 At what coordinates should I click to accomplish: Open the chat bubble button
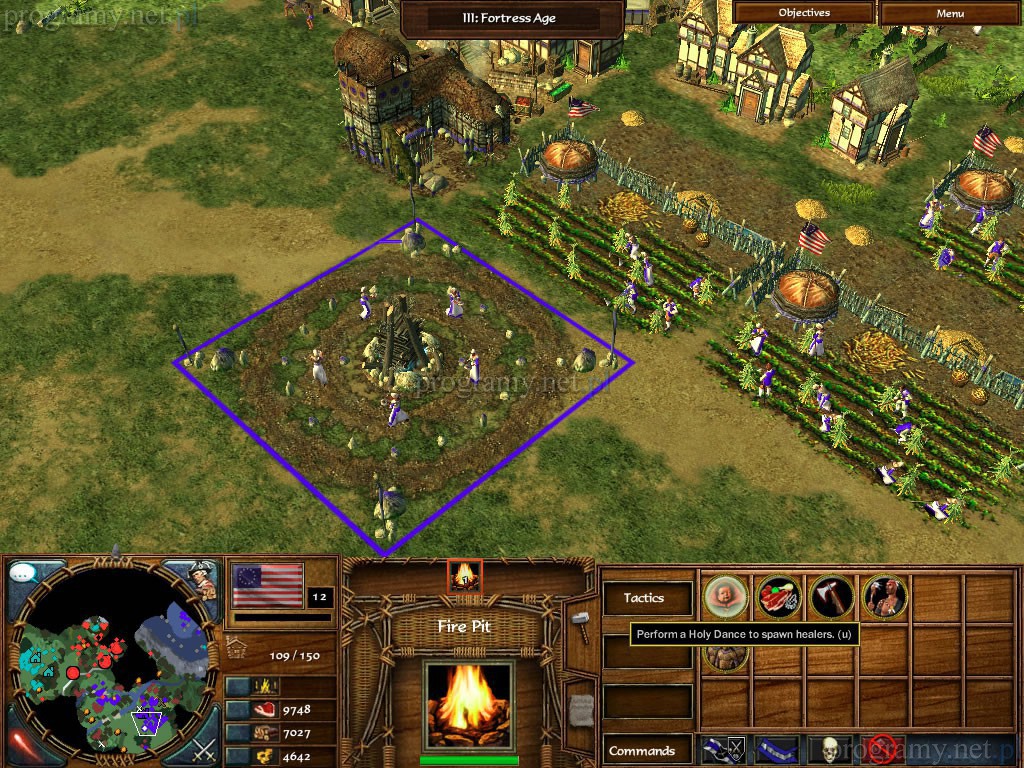pyautogui.click(x=24, y=573)
